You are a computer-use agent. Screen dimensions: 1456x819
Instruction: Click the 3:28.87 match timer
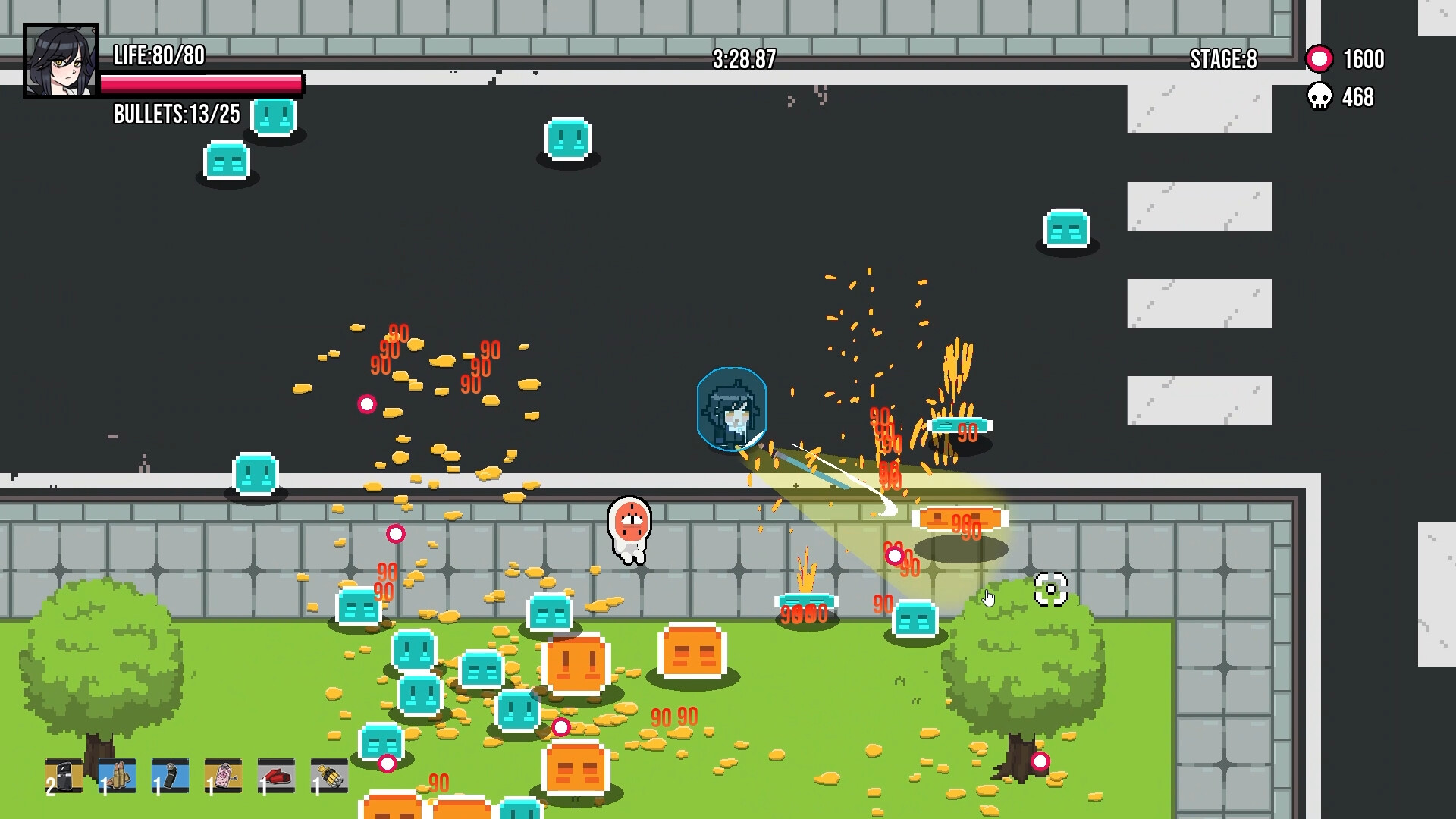click(742, 60)
